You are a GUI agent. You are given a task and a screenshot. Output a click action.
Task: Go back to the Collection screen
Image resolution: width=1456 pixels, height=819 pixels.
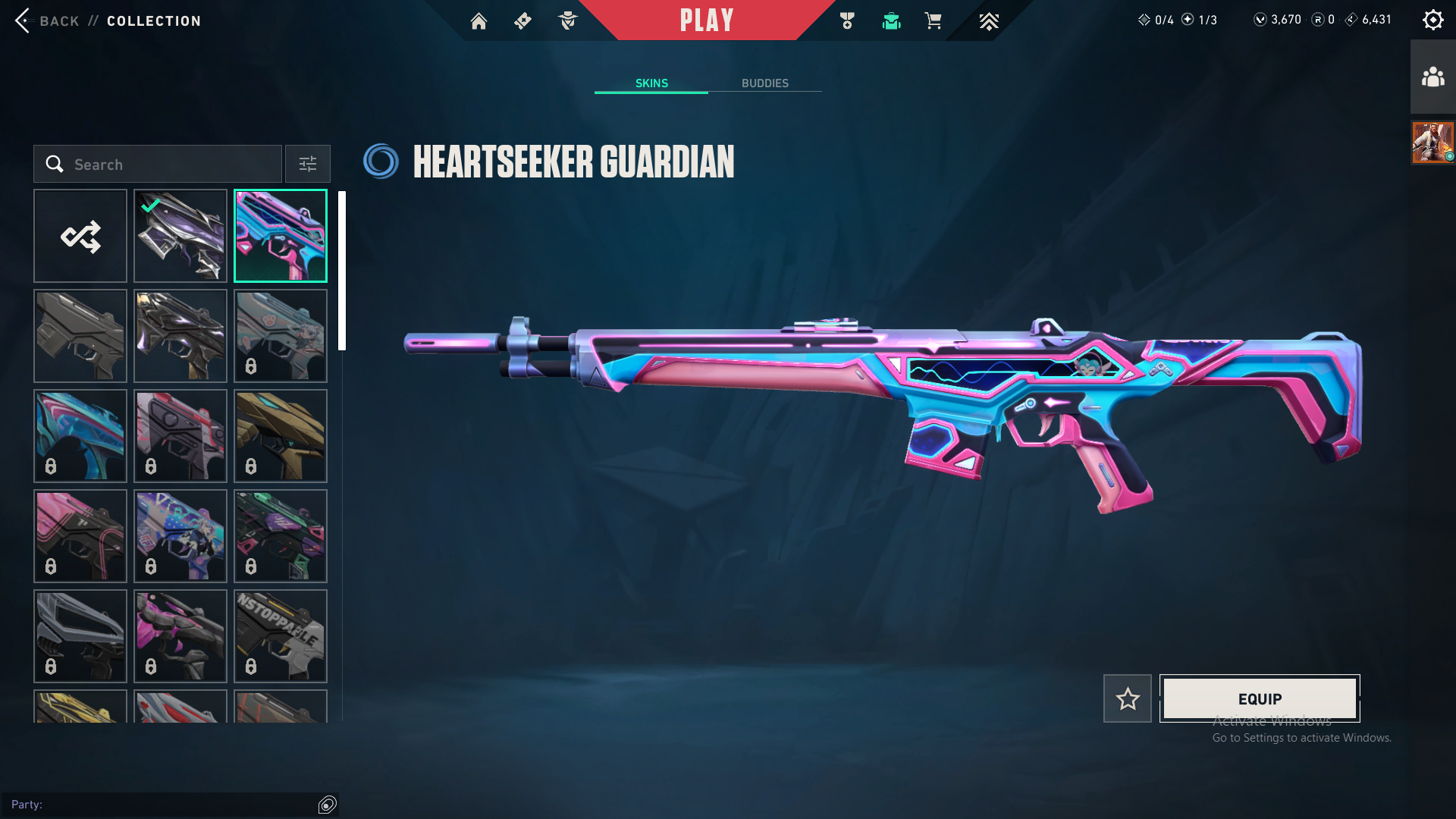pos(45,21)
